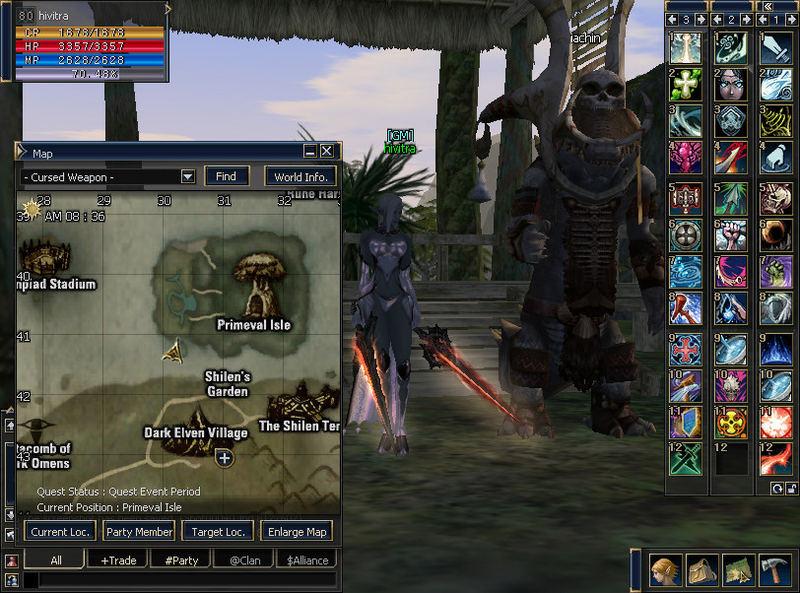Click the Target Loc. button
The image size is (800, 593).
click(218, 532)
